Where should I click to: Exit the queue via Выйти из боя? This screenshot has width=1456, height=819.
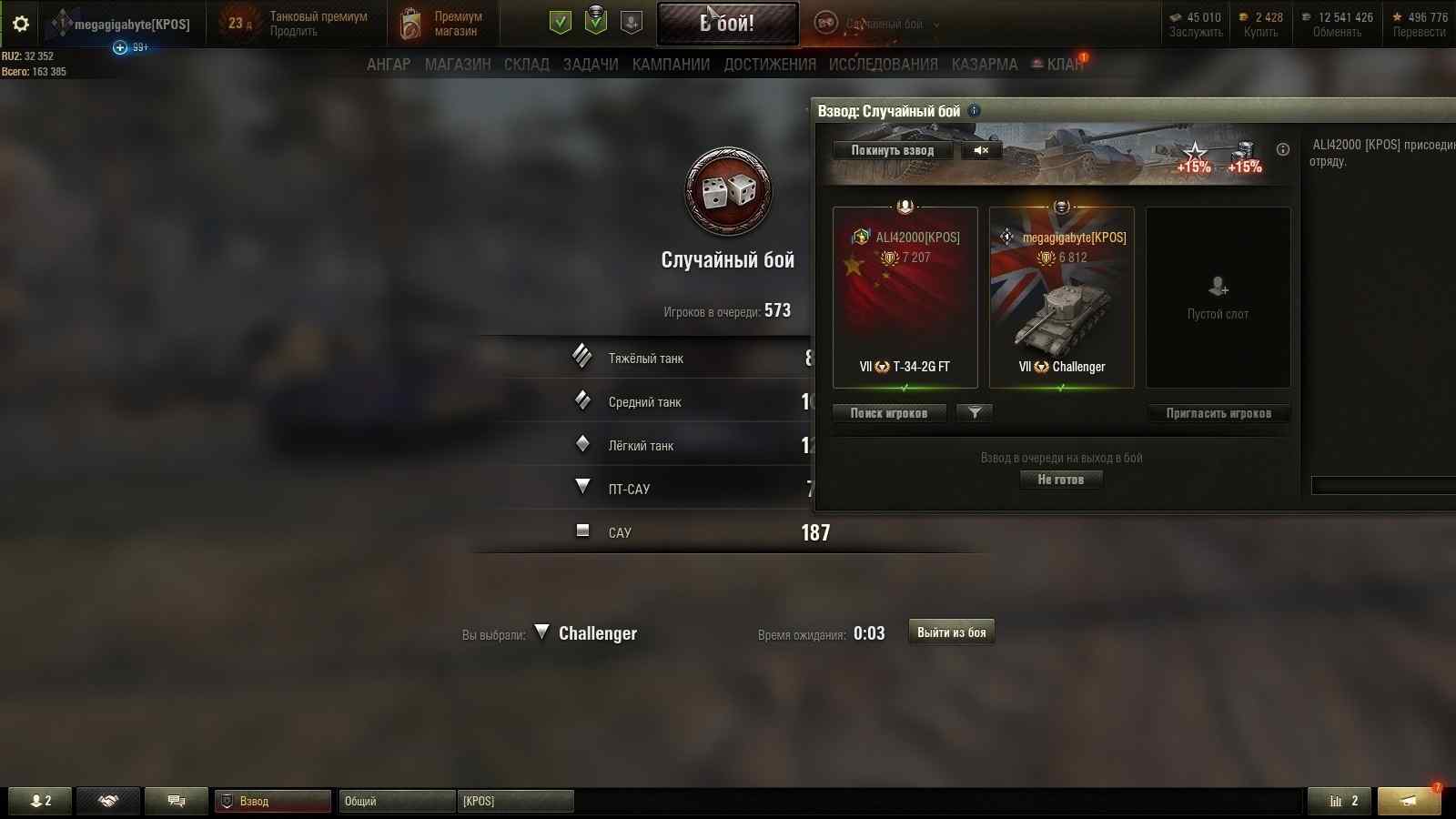point(951,632)
